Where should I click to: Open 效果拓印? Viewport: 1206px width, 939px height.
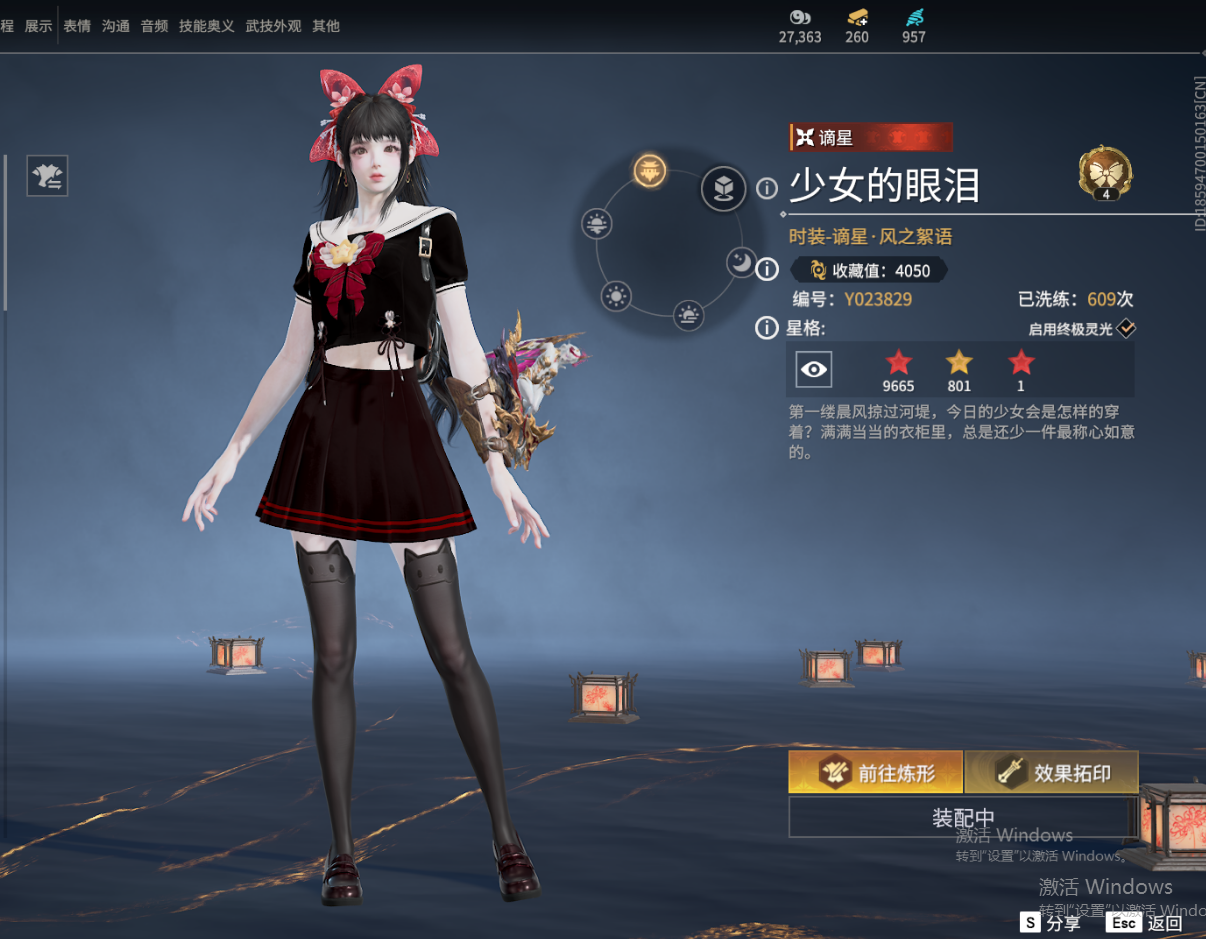point(1052,773)
